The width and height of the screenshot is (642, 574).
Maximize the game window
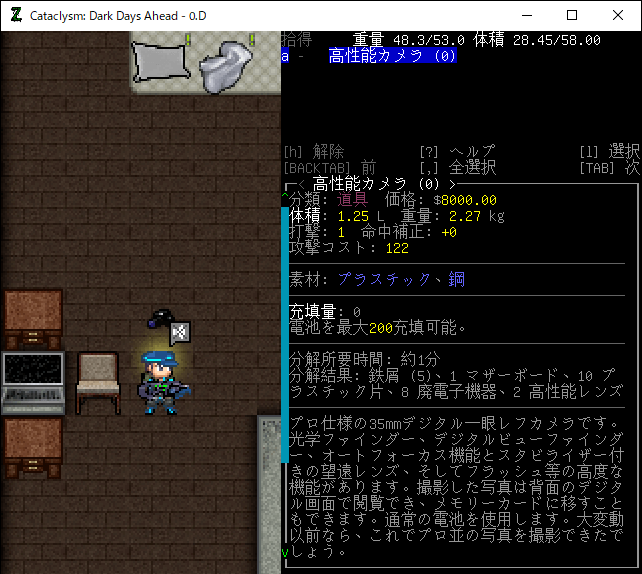point(572,15)
